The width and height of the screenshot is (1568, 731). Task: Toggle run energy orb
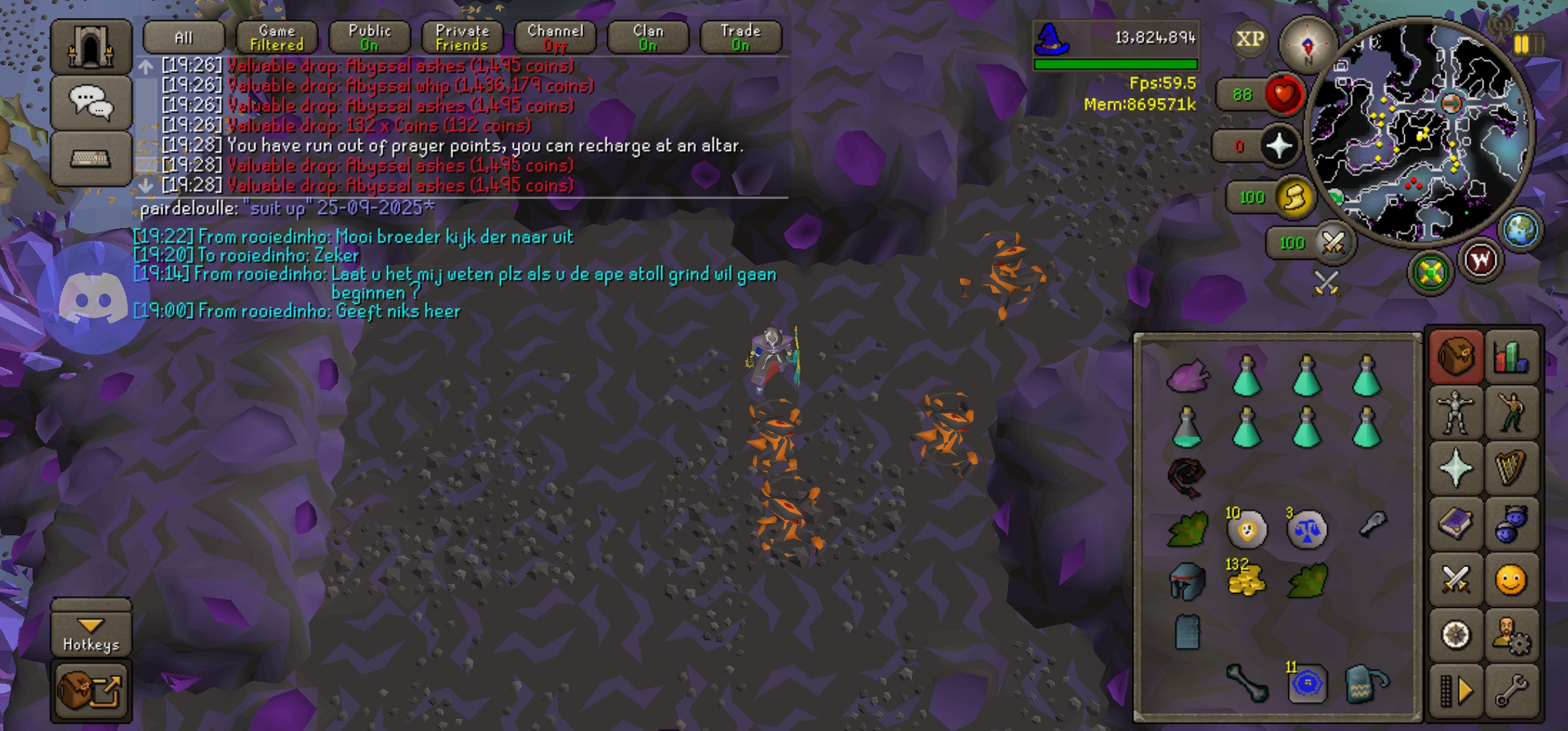(1293, 198)
